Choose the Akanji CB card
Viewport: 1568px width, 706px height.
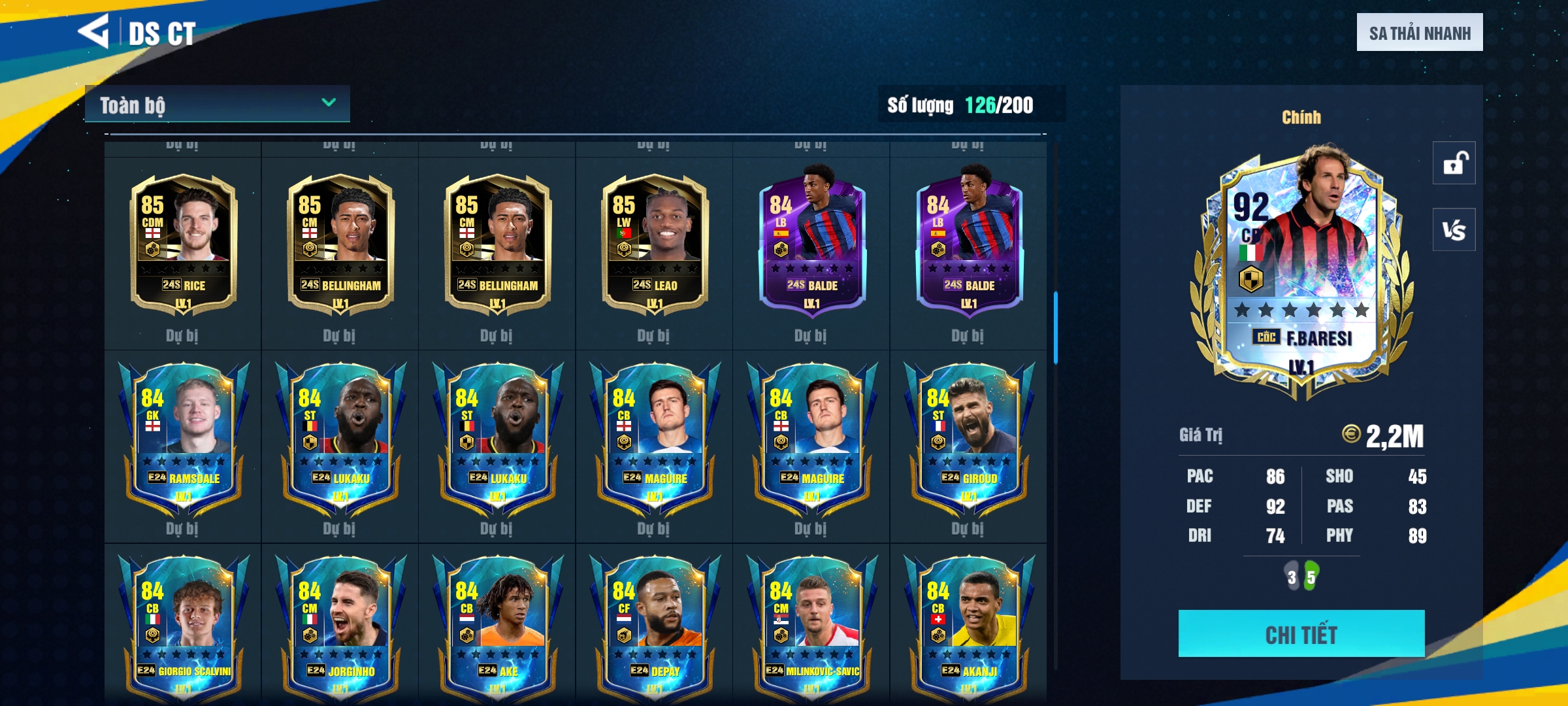coord(968,628)
